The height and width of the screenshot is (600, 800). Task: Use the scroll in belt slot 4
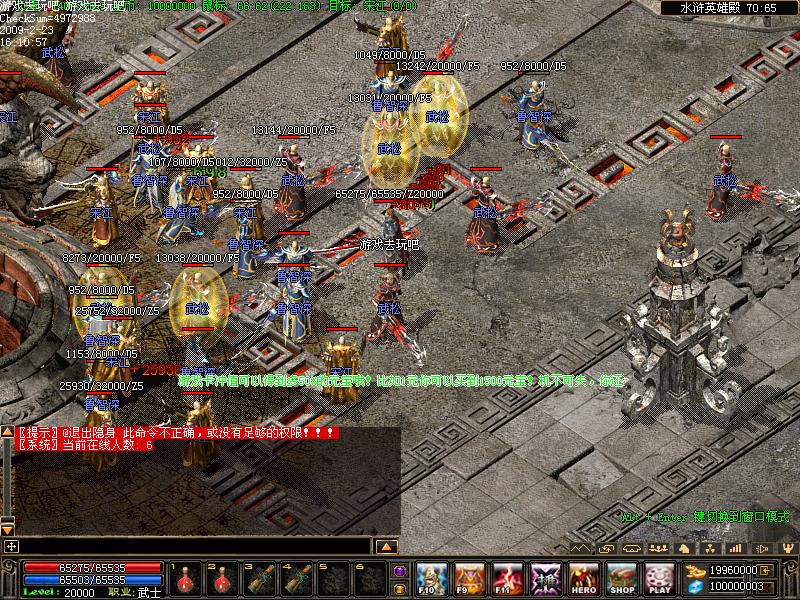point(295,579)
